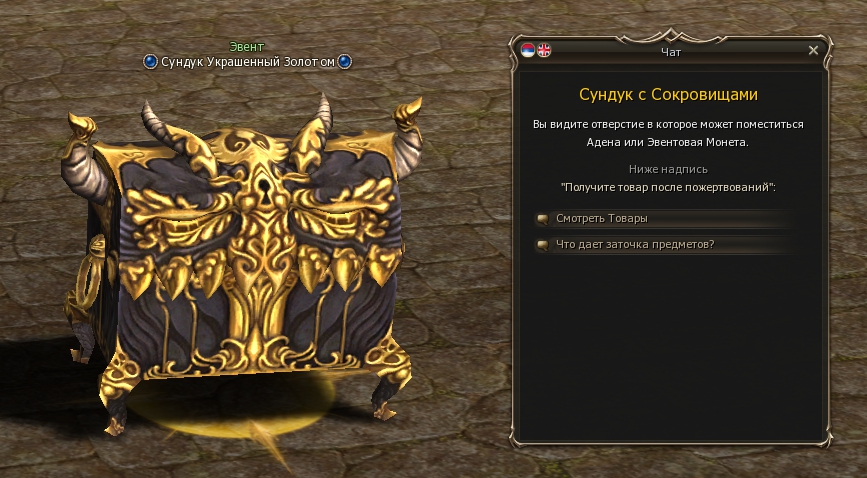The height and width of the screenshot is (478, 867).
Task: Switch language with the Russian flag icon
Action: (528, 50)
